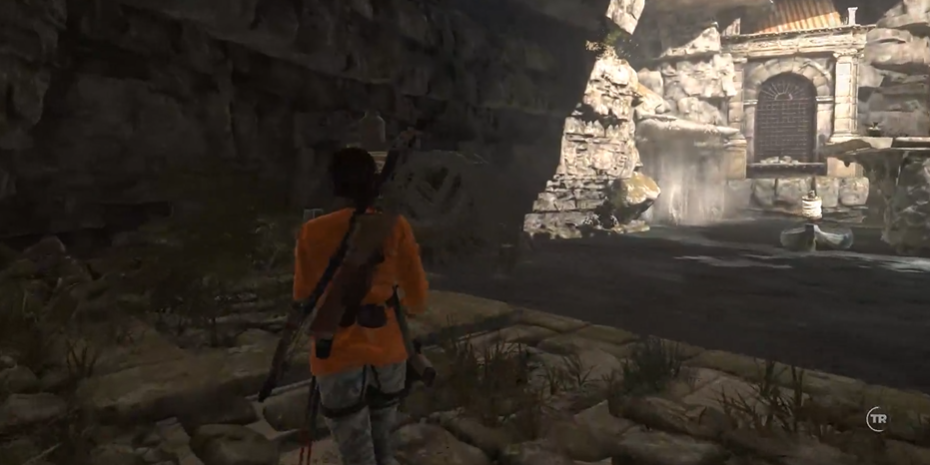This screenshot has width=930, height=465.
Task: Click the TR channel watermark logo
Action: click(877, 418)
